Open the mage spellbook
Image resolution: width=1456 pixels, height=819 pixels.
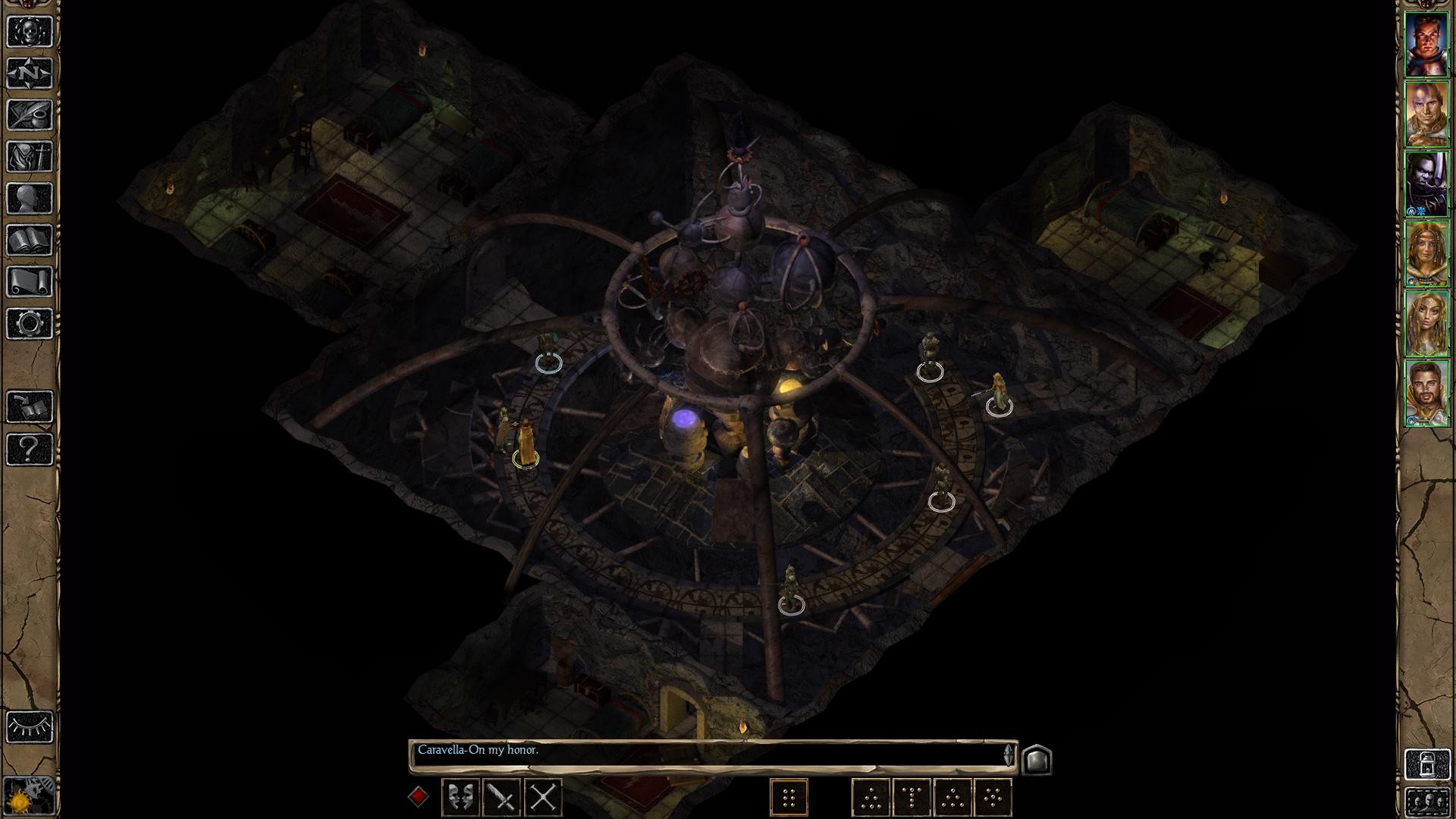coord(30,240)
